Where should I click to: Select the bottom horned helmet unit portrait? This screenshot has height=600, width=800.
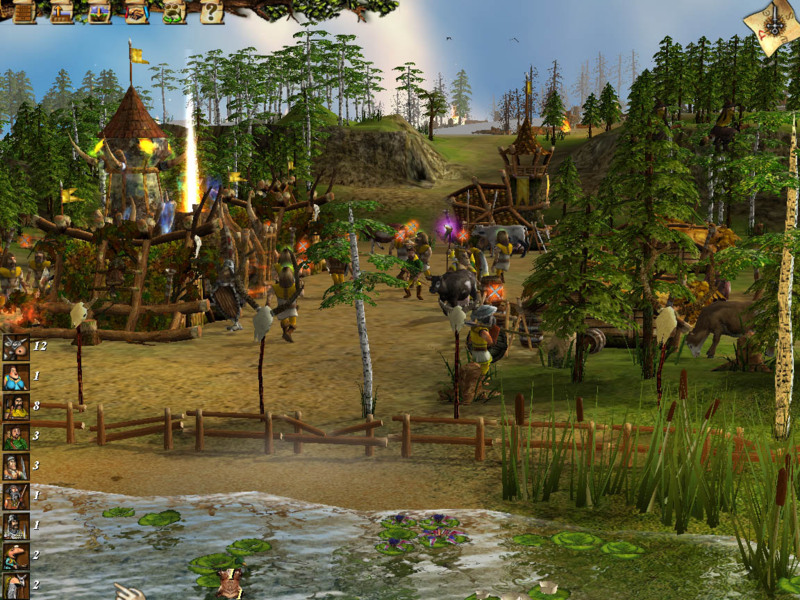tap(15, 585)
